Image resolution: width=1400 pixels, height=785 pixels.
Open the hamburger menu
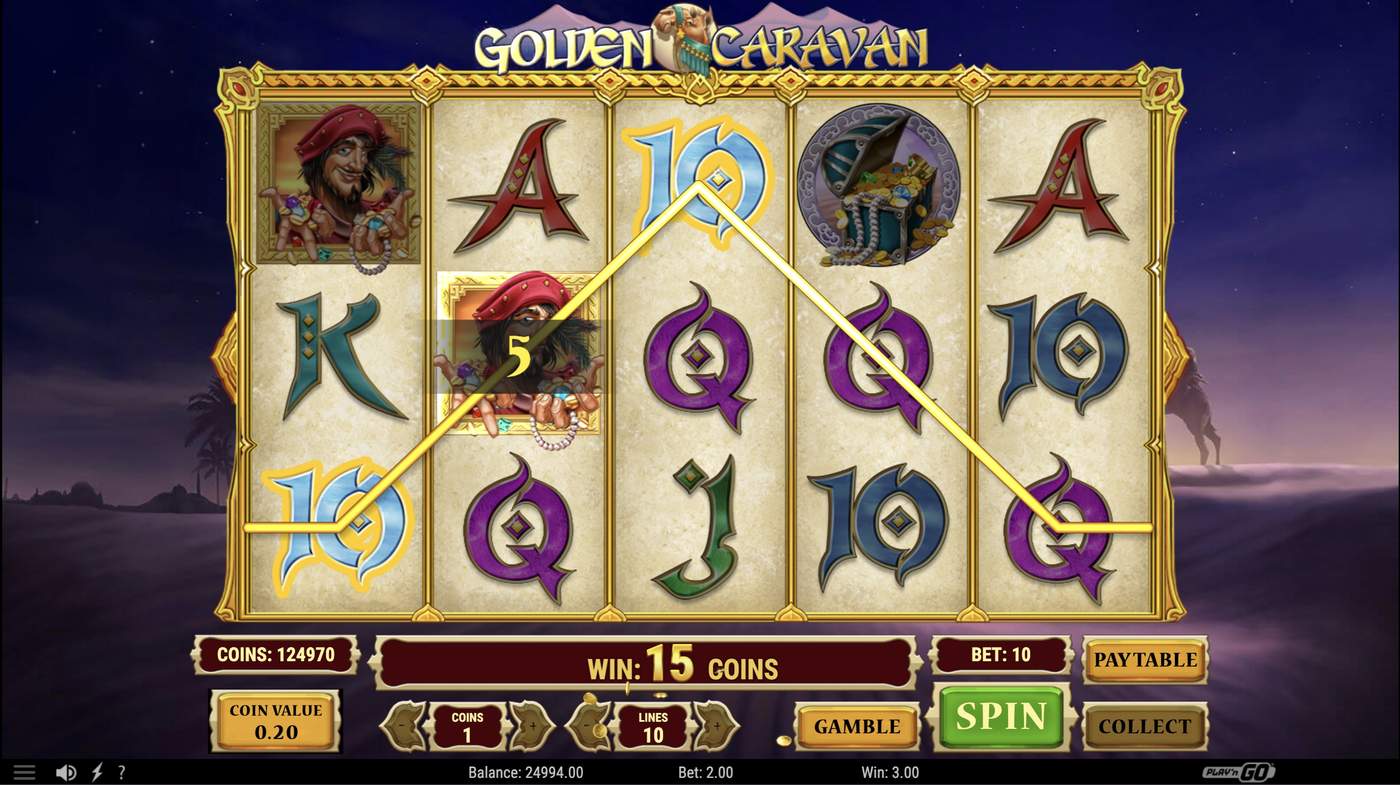pos(24,771)
